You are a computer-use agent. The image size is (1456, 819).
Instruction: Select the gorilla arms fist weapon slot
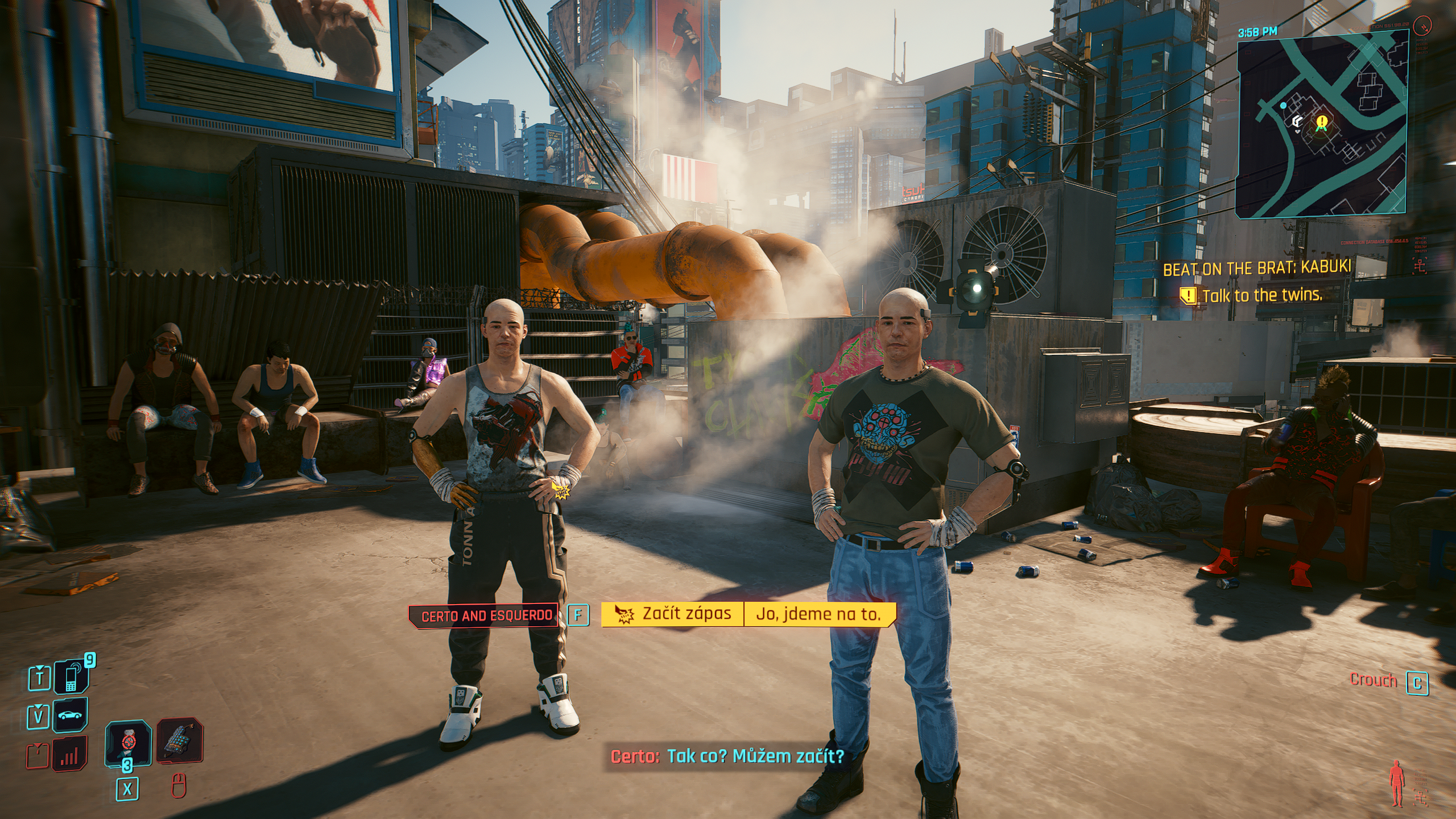pos(179,741)
